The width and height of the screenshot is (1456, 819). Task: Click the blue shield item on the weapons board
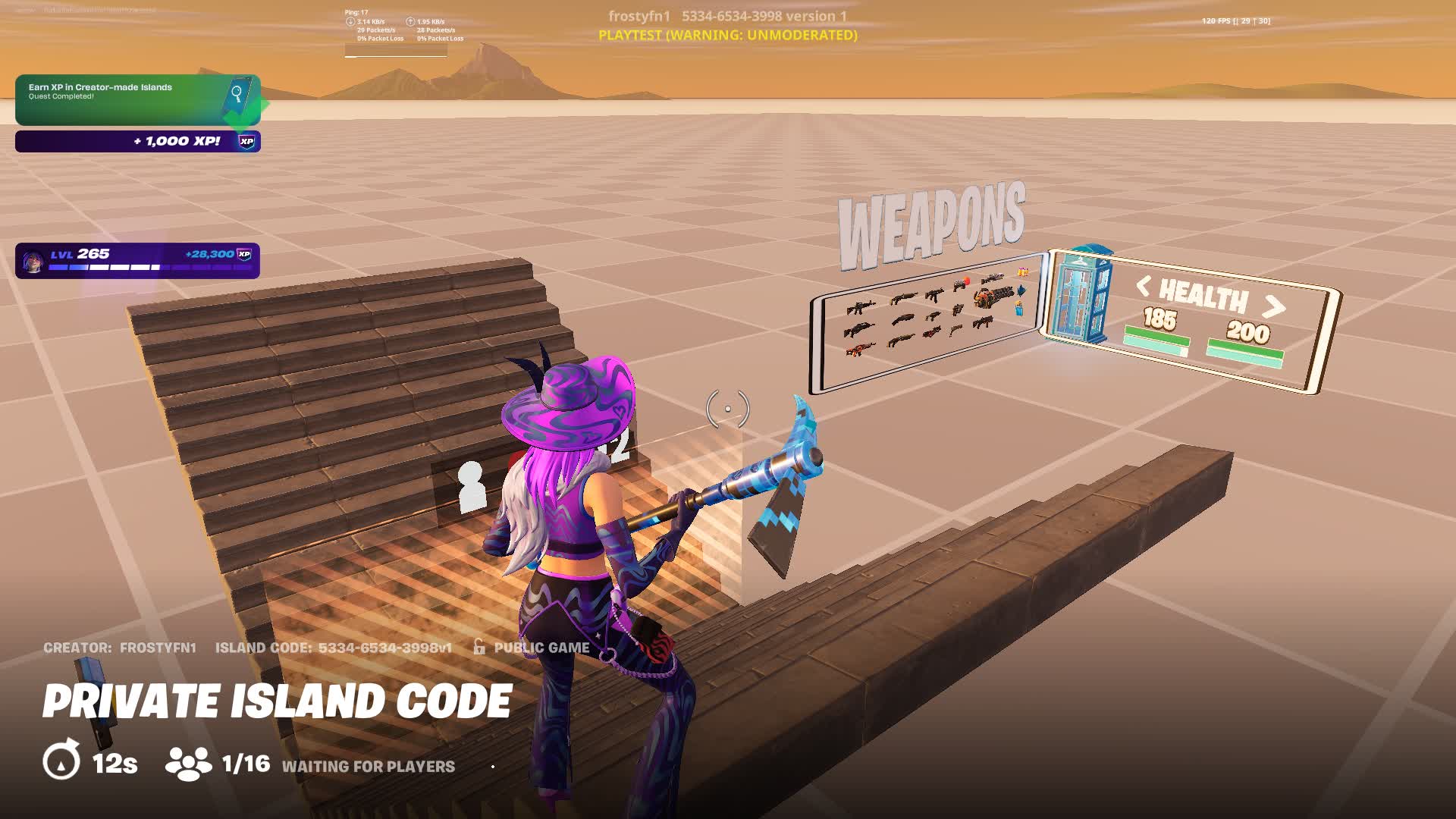[x=1021, y=292]
